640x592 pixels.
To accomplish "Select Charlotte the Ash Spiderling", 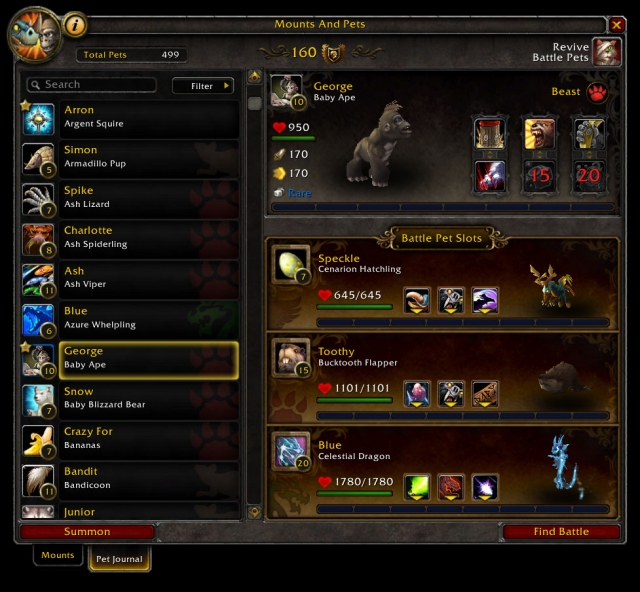I will click(x=130, y=238).
